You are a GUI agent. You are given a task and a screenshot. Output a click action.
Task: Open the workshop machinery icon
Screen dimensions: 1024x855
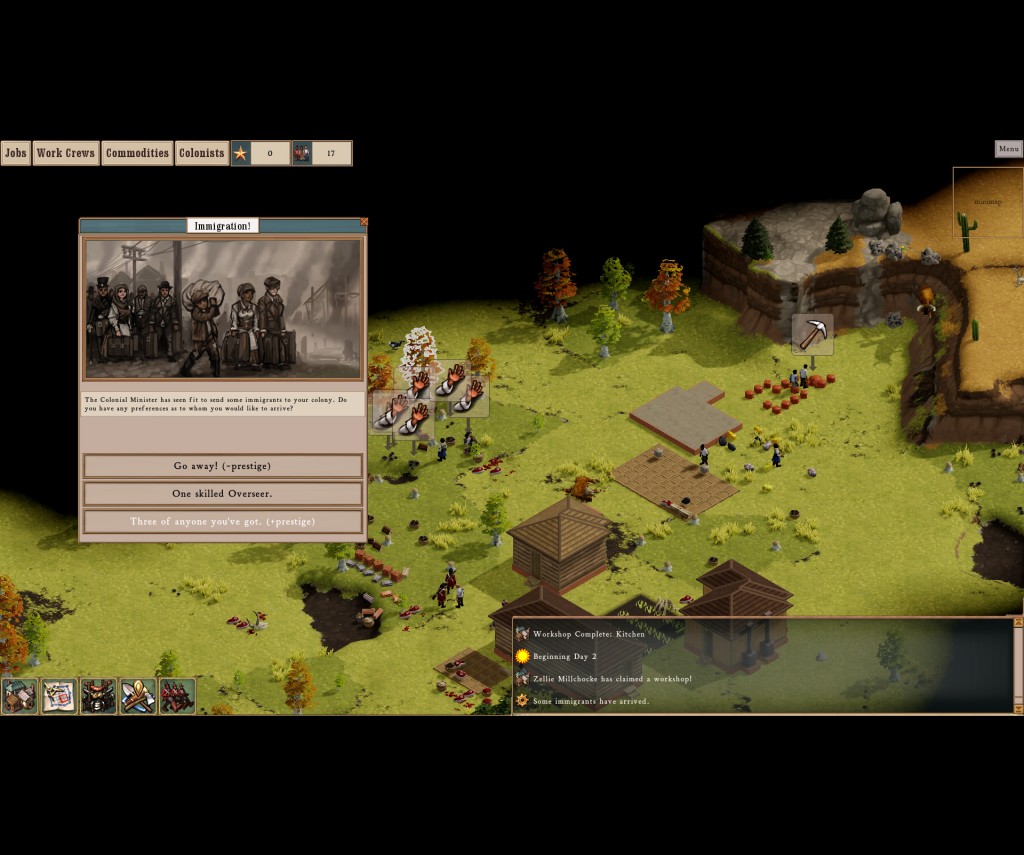[99, 696]
